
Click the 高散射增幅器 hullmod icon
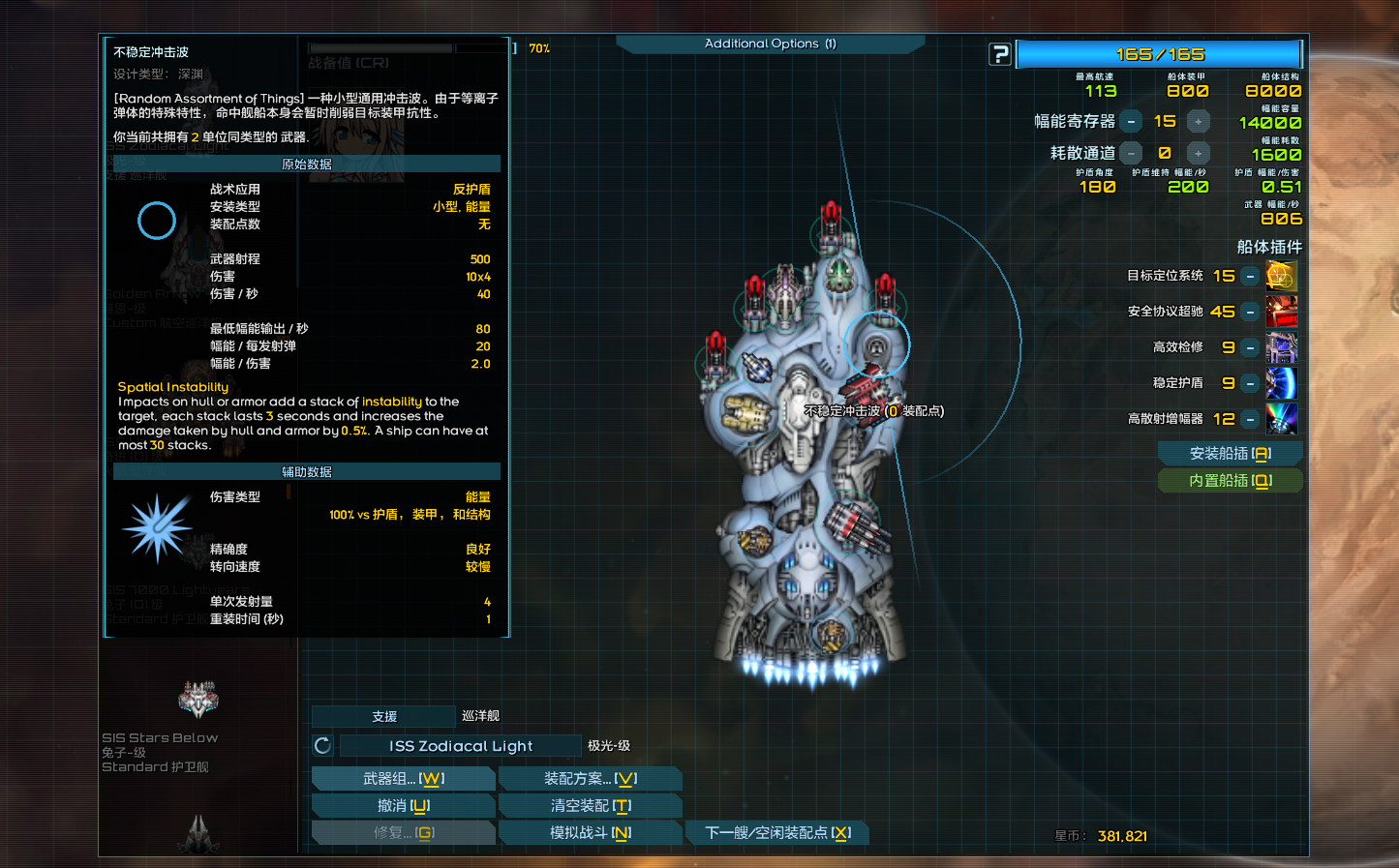[x=1282, y=419]
